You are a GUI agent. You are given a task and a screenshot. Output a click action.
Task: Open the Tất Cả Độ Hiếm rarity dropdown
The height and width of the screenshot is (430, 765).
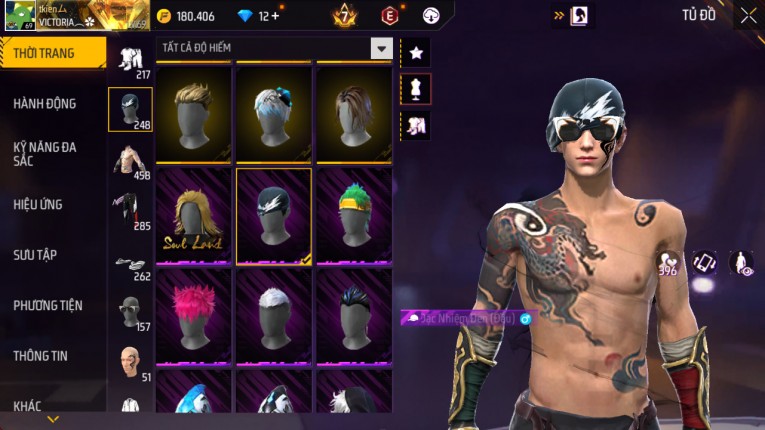[x=381, y=48]
